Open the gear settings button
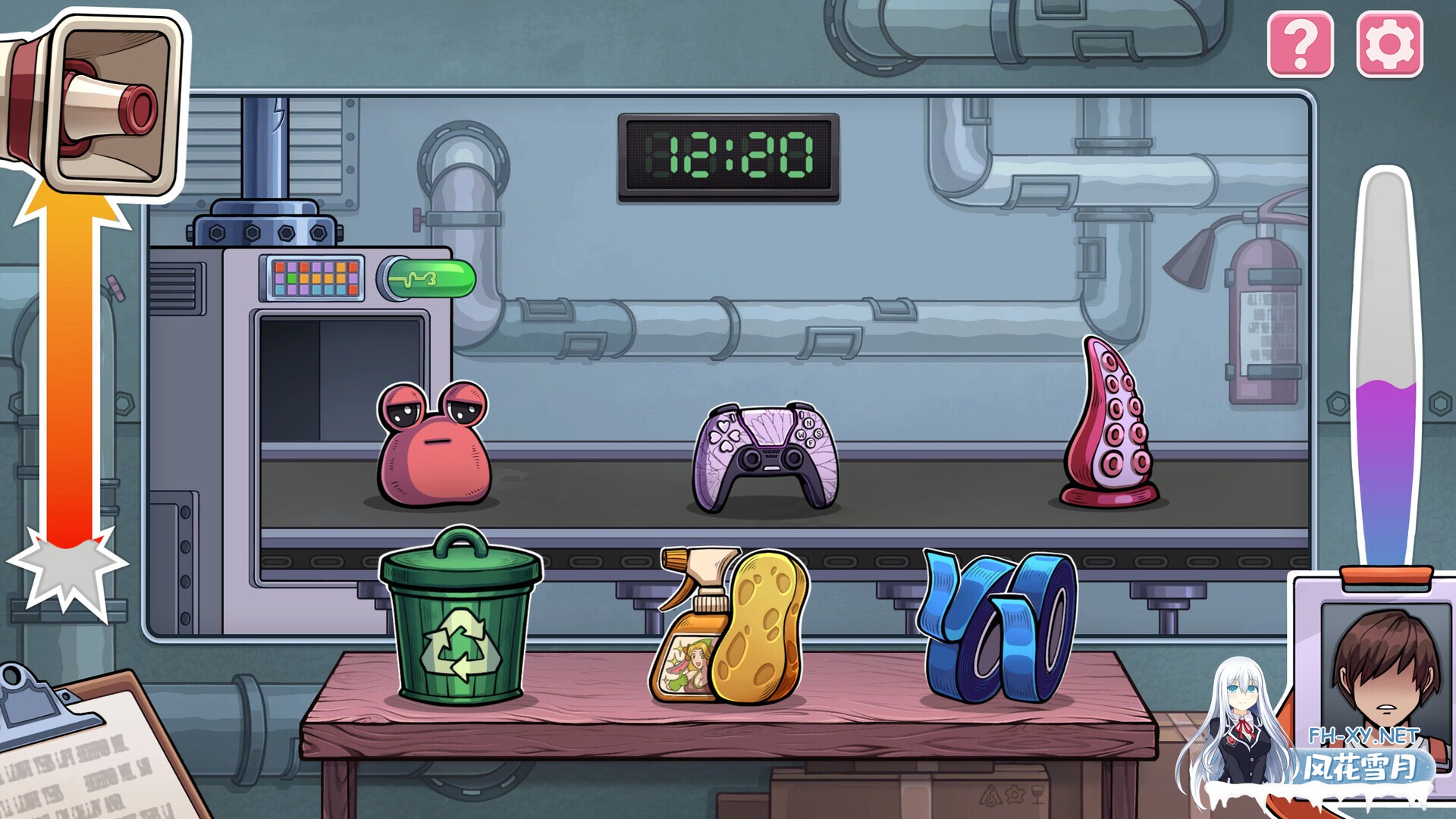This screenshot has width=1456, height=819. point(1389,44)
